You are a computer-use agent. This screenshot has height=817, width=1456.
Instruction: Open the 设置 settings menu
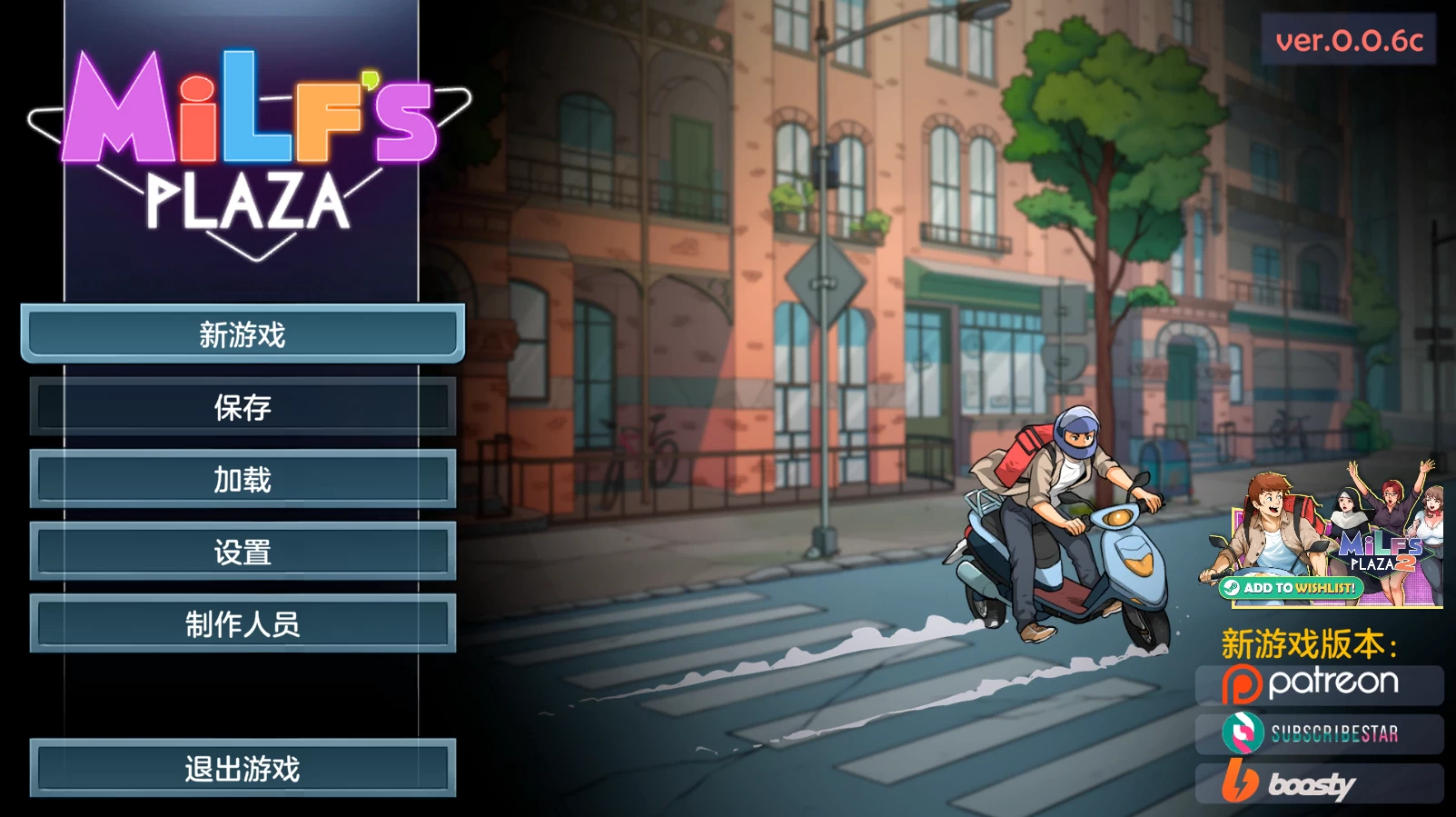(243, 552)
